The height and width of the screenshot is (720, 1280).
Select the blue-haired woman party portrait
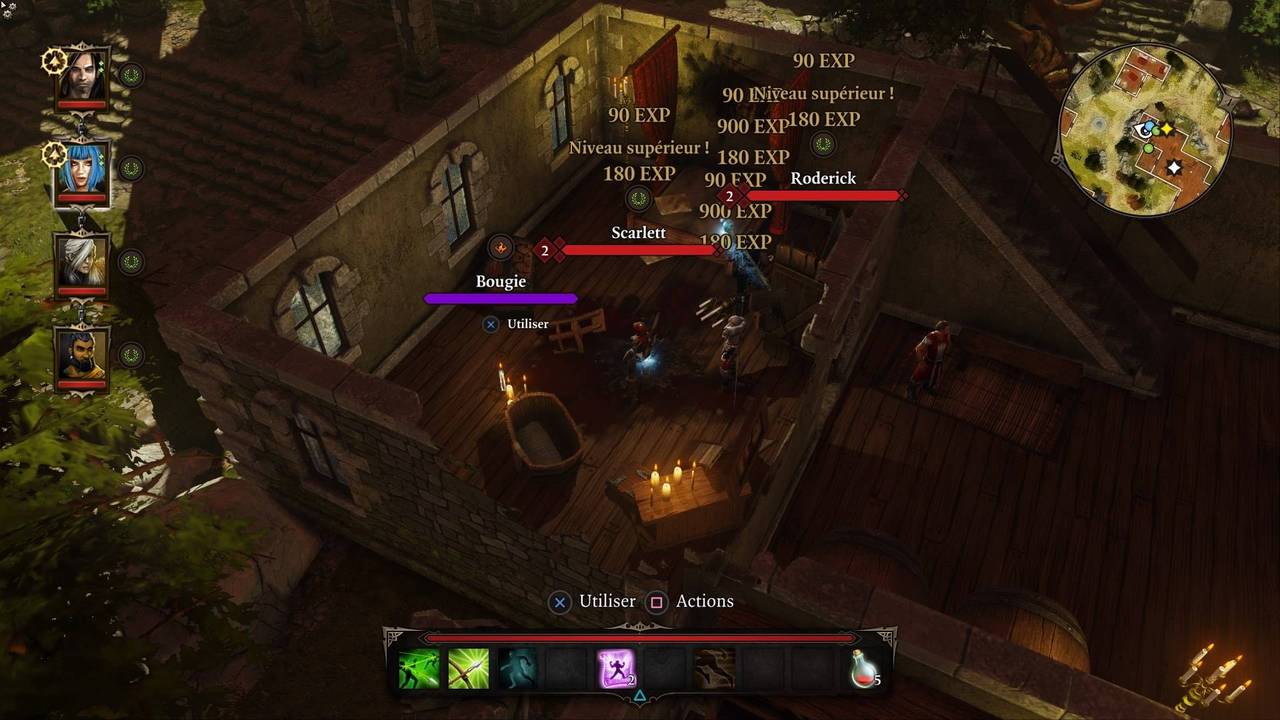coord(82,169)
